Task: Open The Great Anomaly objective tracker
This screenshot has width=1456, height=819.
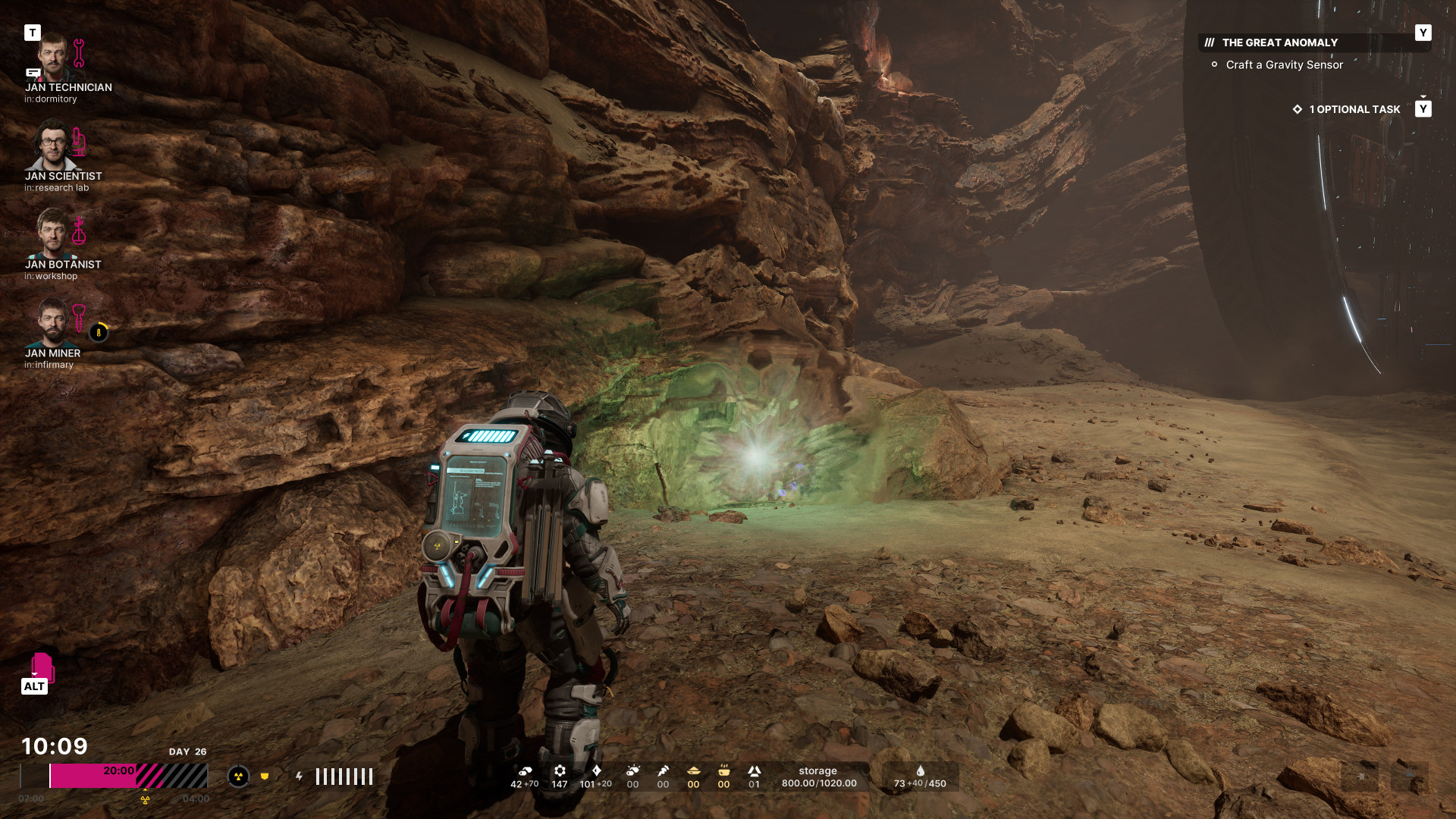Action: 1279,43
